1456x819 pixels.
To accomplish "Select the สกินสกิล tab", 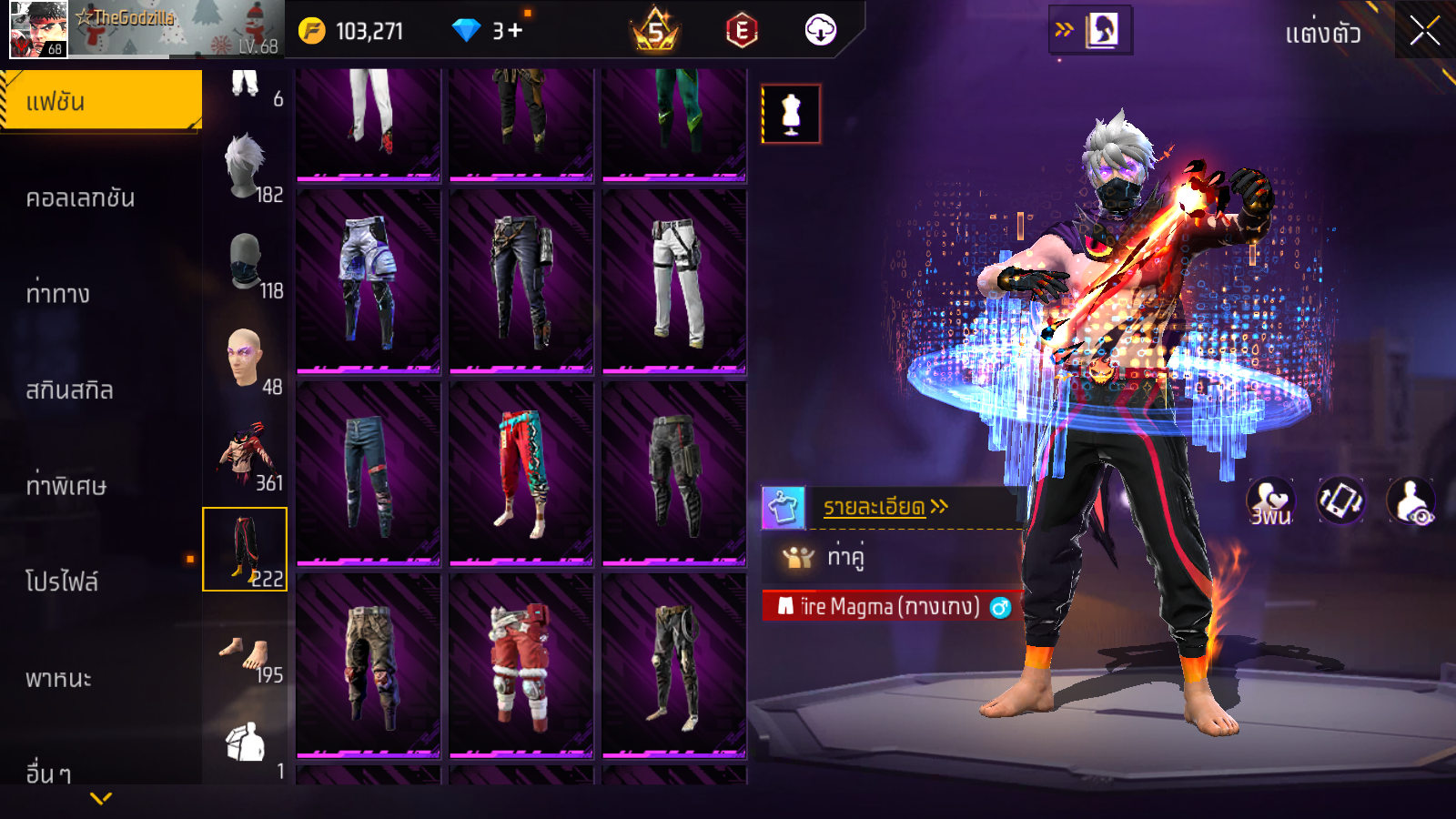I will [70, 390].
